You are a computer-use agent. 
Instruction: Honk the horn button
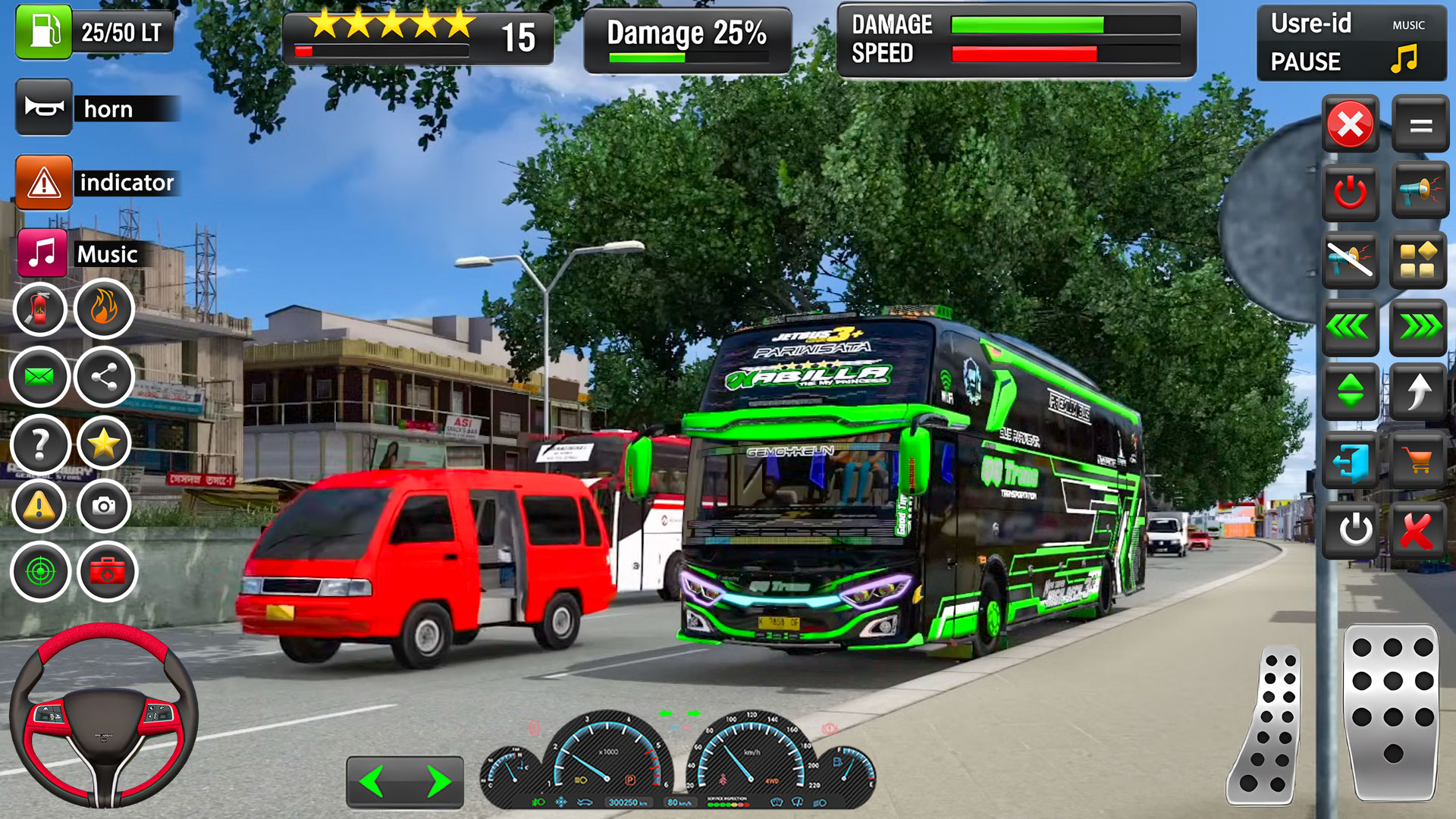point(44,108)
